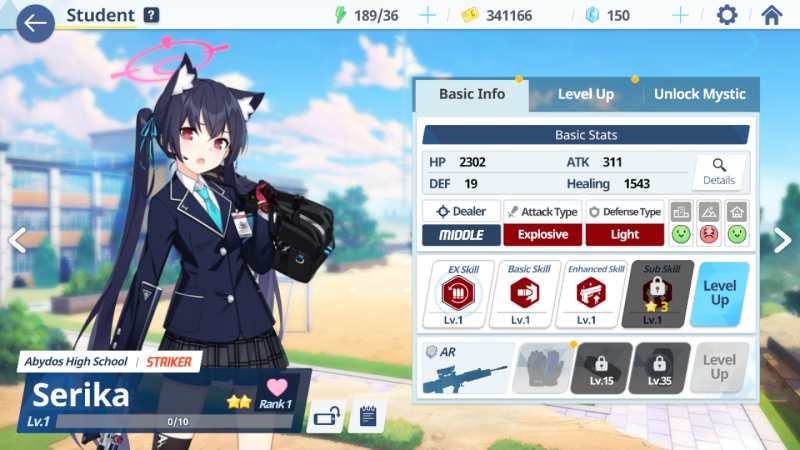
Task: Add more energy with the plus button
Action: click(x=427, y=15)
